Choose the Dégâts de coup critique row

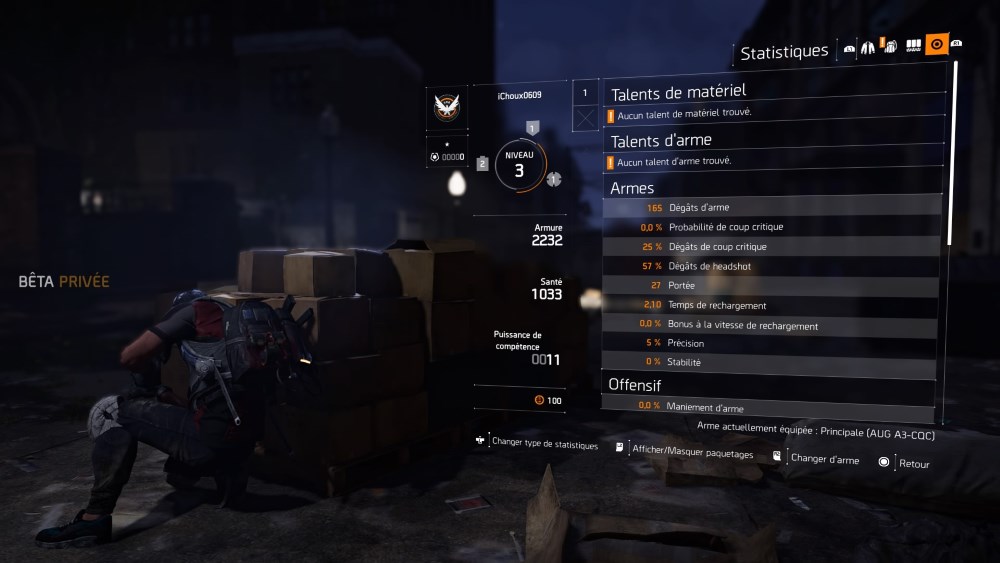(x=772, y=247)
